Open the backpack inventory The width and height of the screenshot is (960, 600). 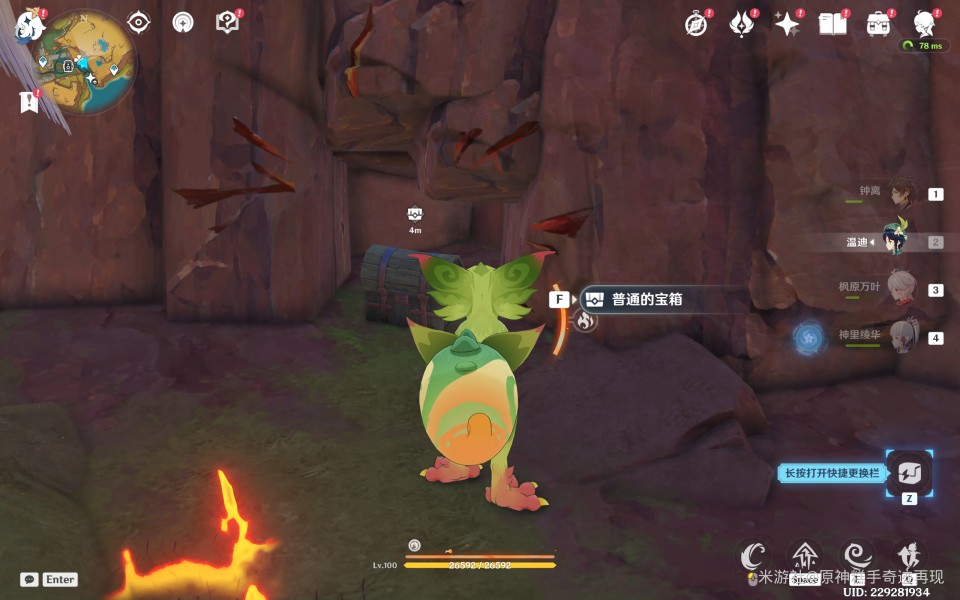(x=879, y=24)
